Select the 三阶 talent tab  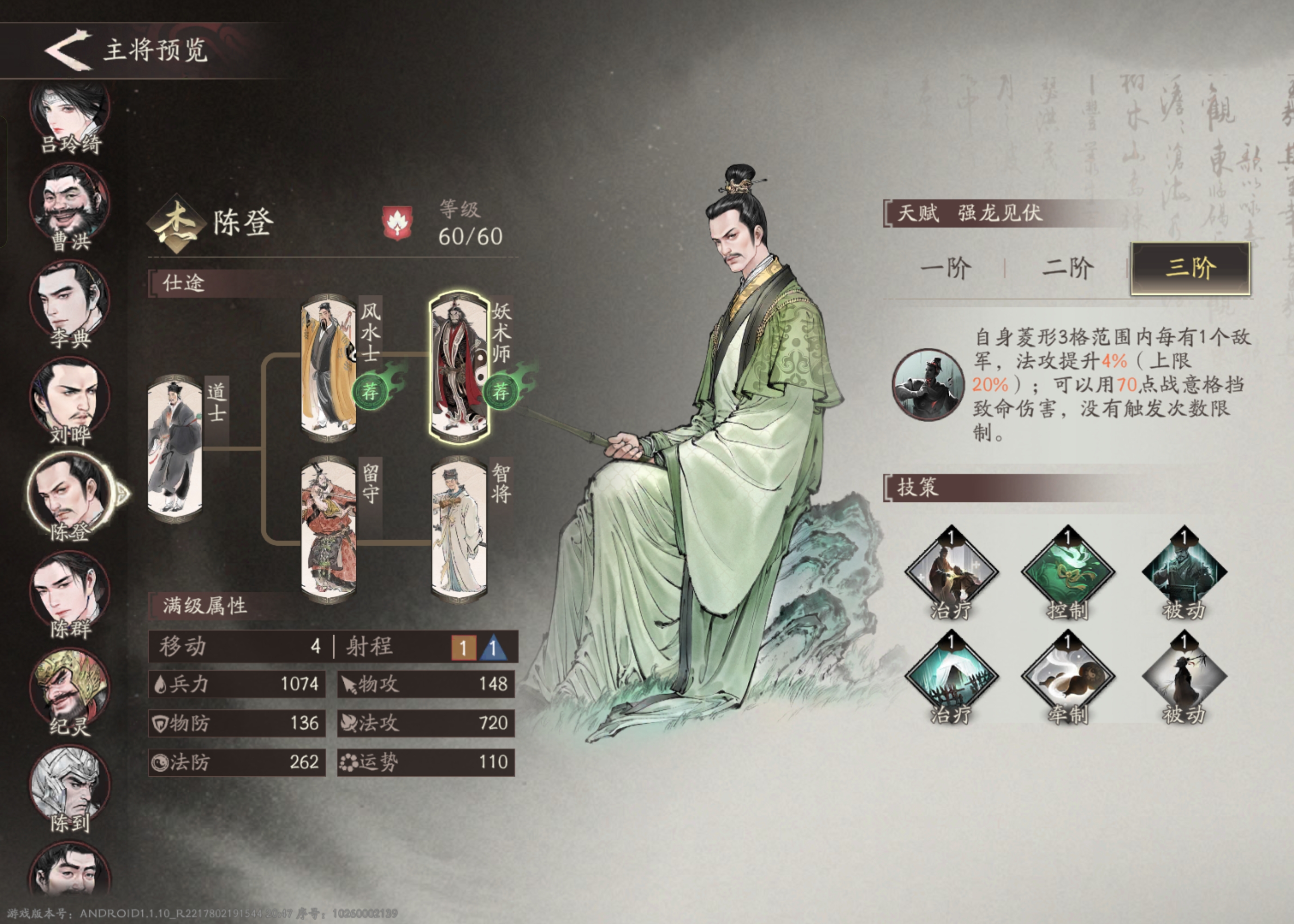1190,268
